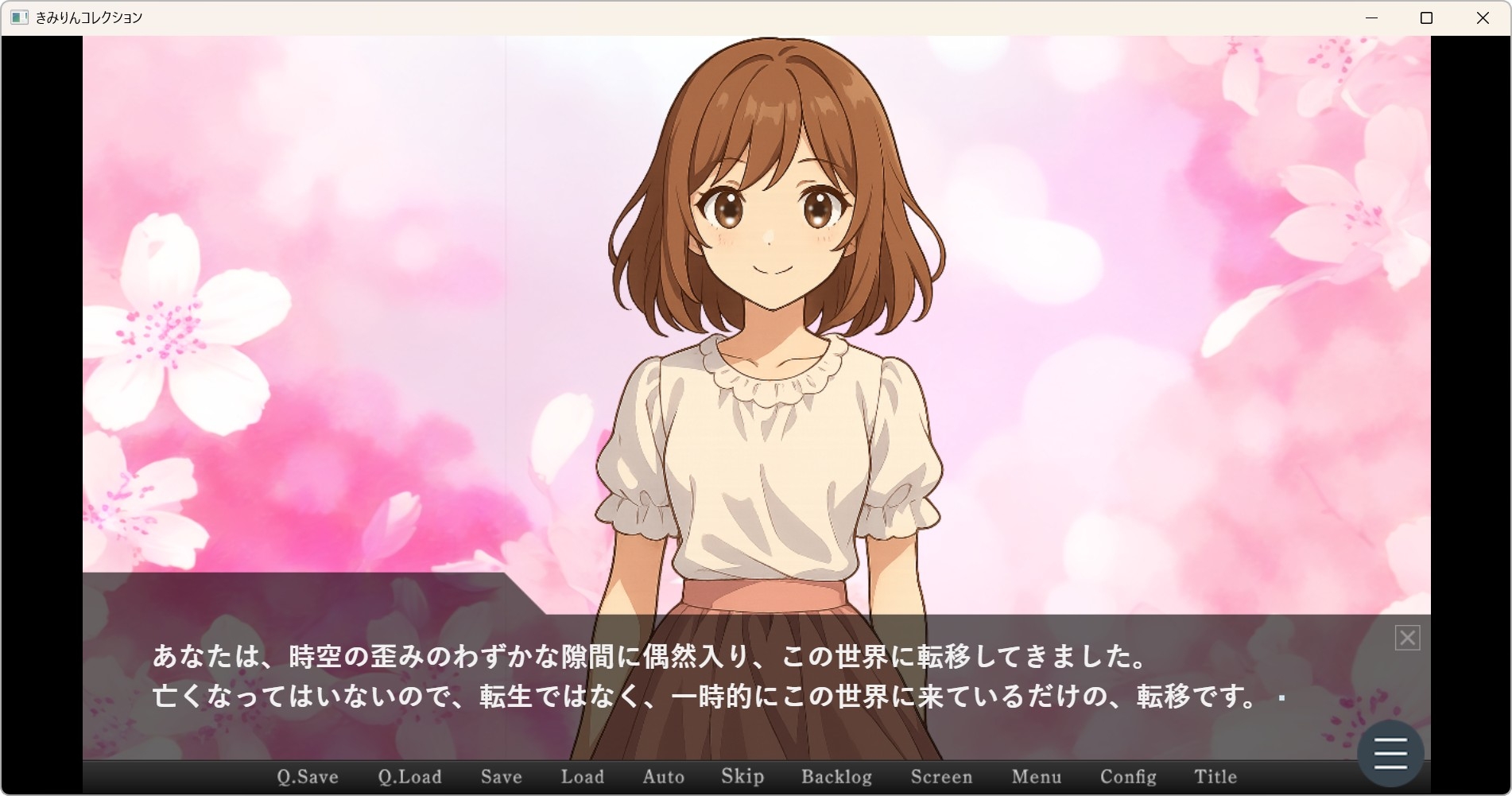Open the Config settings
This screenshot has width=1512, height=796.
click(x=1127, y=777)
